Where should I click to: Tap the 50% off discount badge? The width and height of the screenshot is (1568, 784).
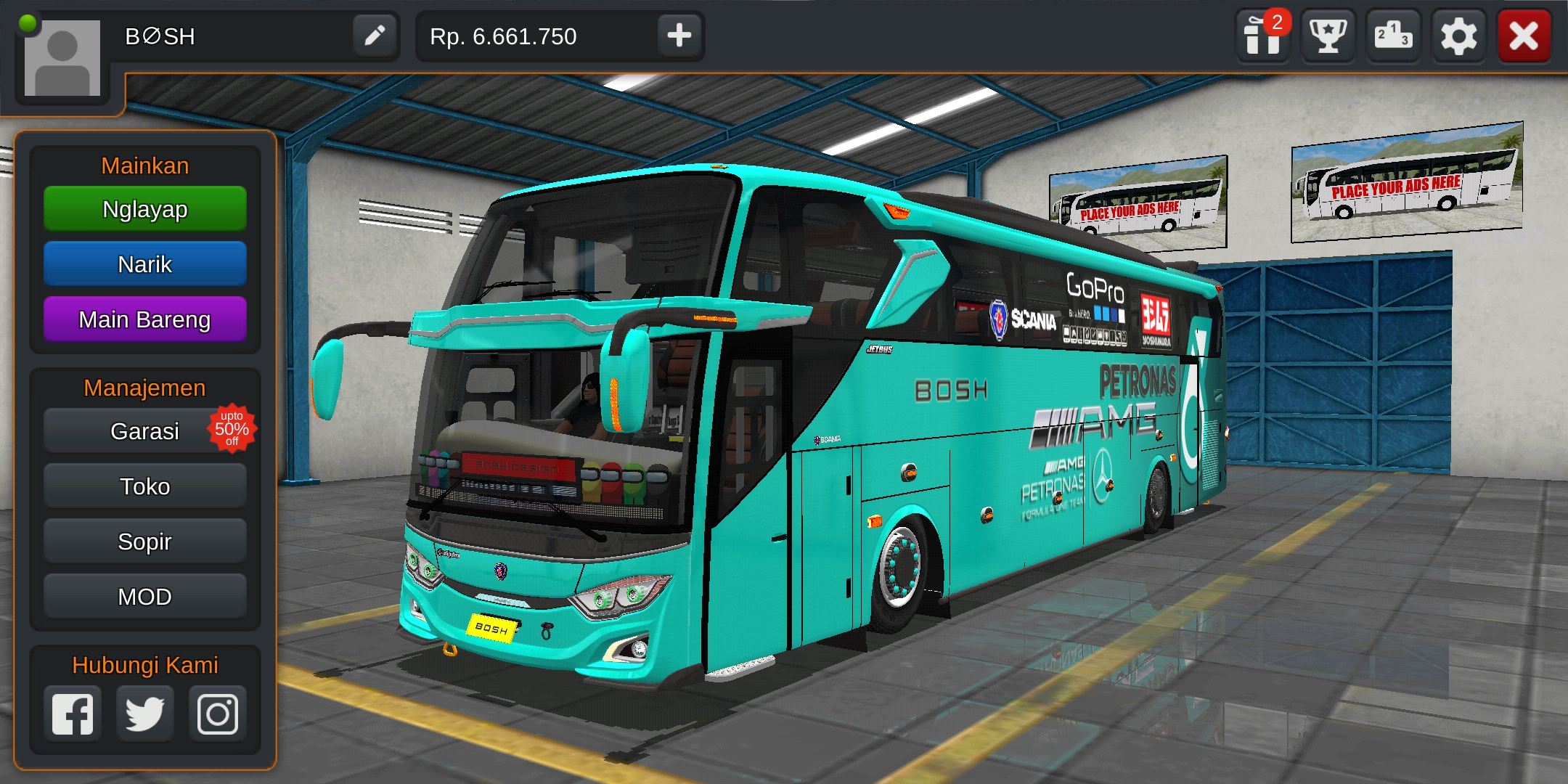click(x=234, y=428)
